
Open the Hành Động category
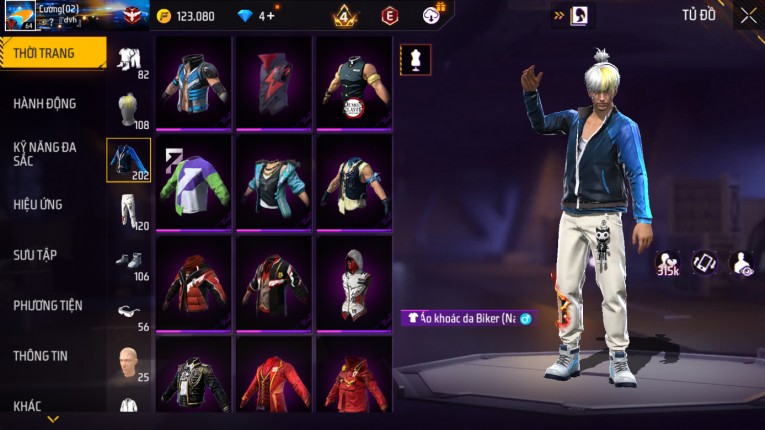44,103
